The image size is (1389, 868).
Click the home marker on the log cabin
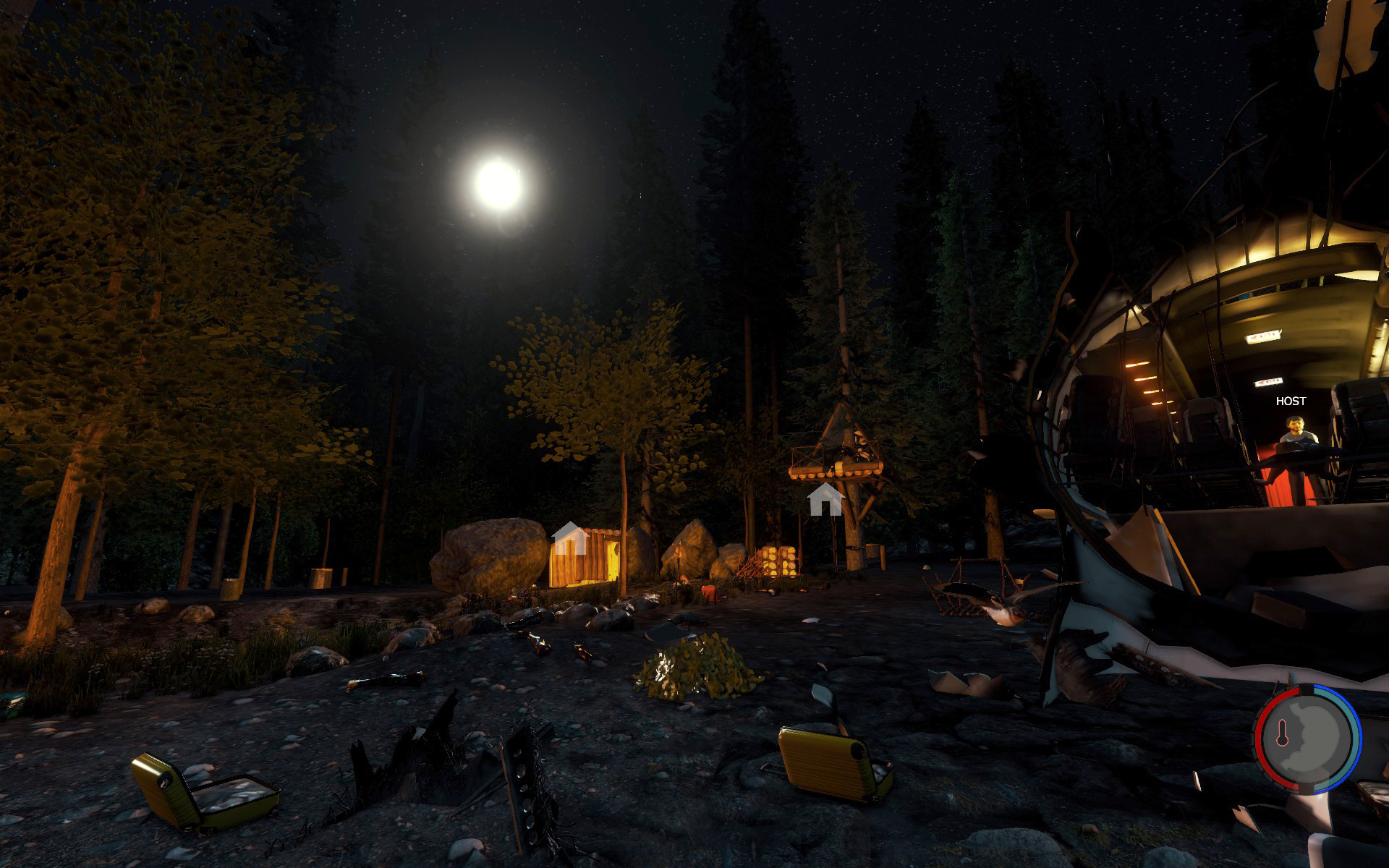coord(569,538)
